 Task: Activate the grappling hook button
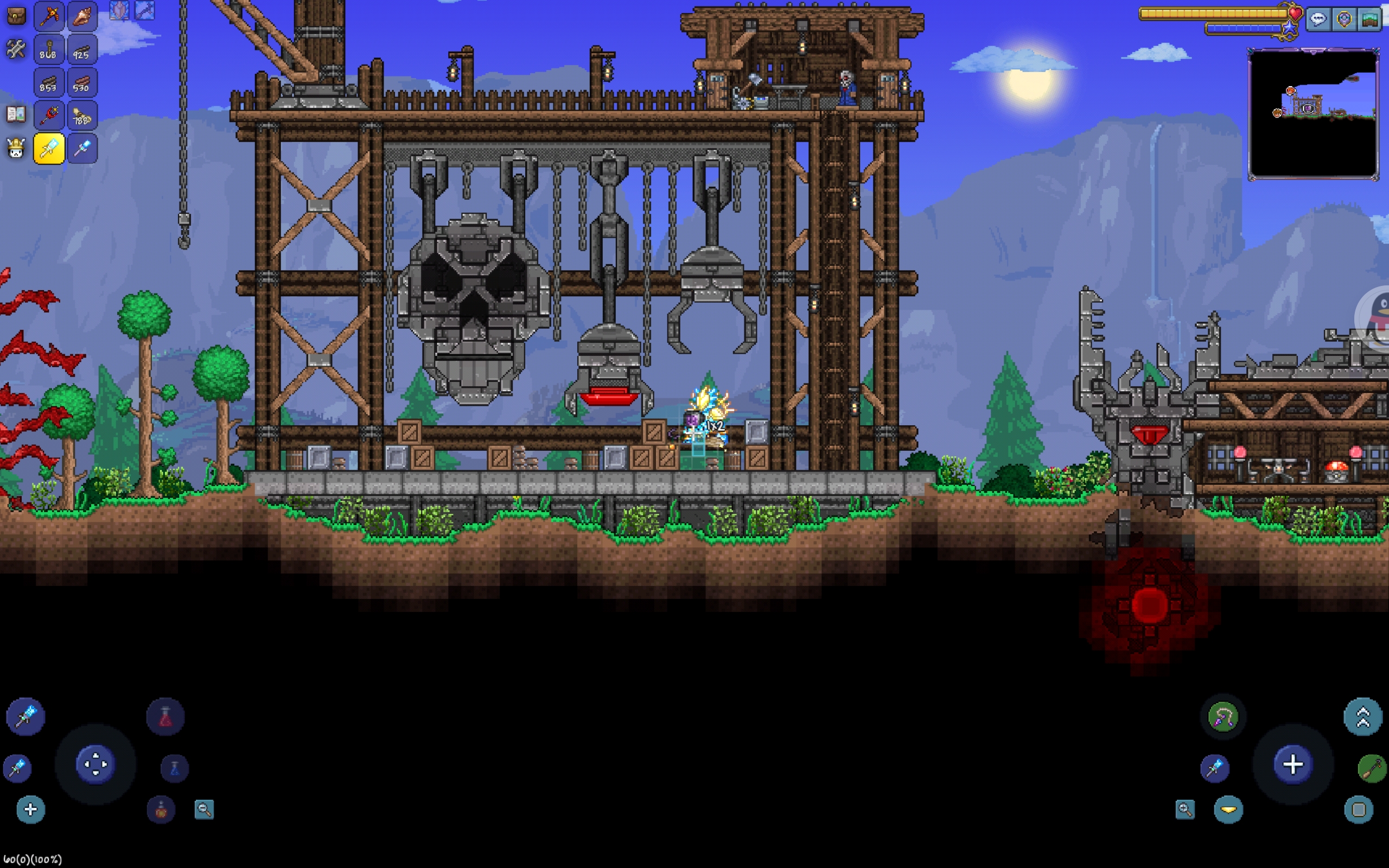click(x=1222, y=717)
